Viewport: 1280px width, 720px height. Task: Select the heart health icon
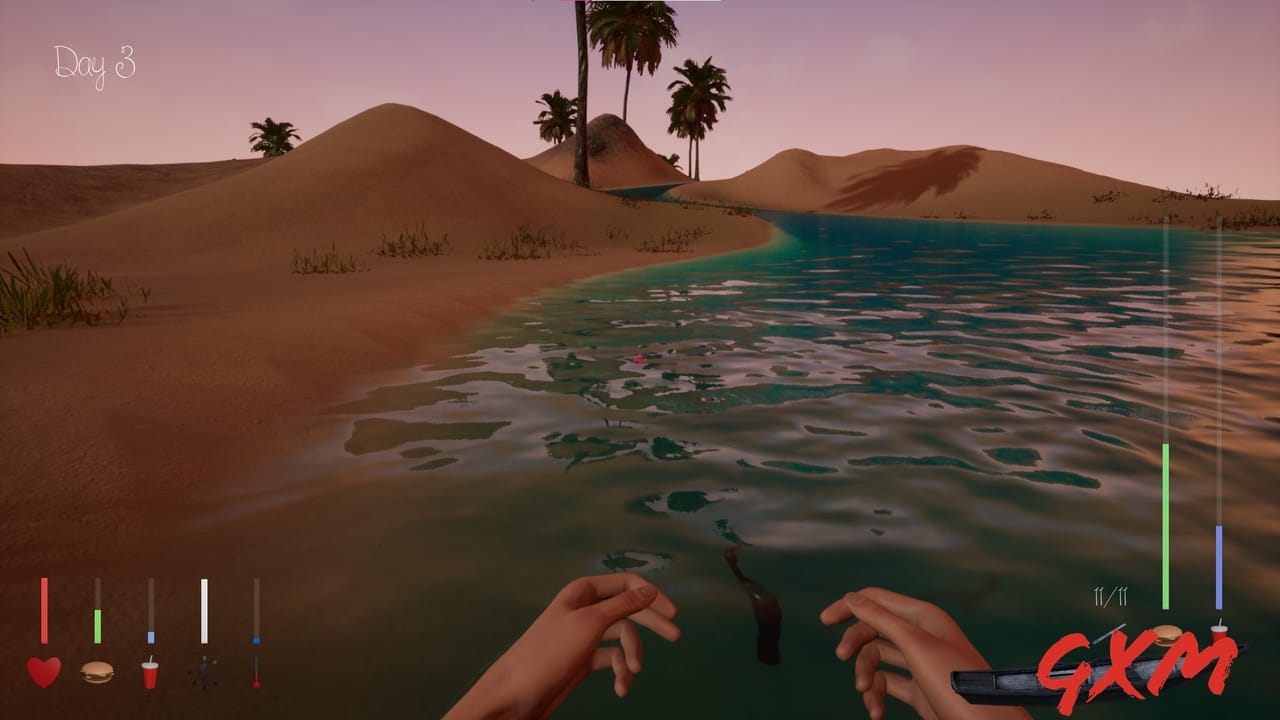(42, 670)
